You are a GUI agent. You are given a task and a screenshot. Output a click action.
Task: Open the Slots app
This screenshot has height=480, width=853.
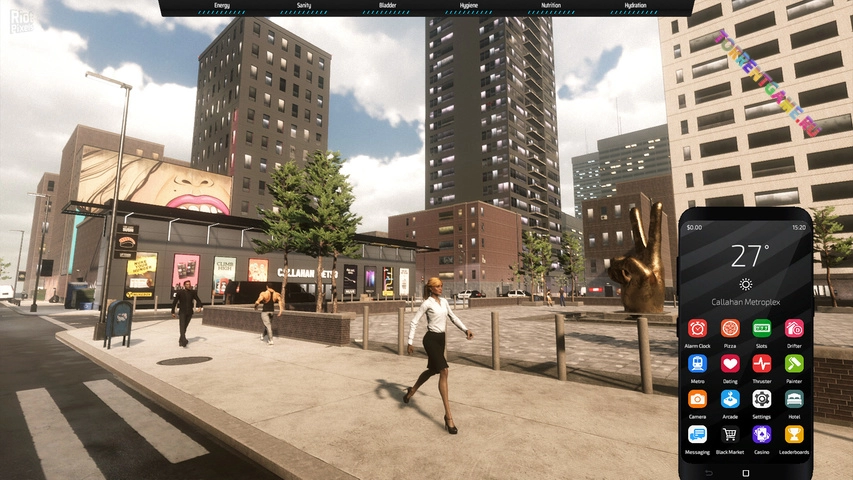(762, 328)
